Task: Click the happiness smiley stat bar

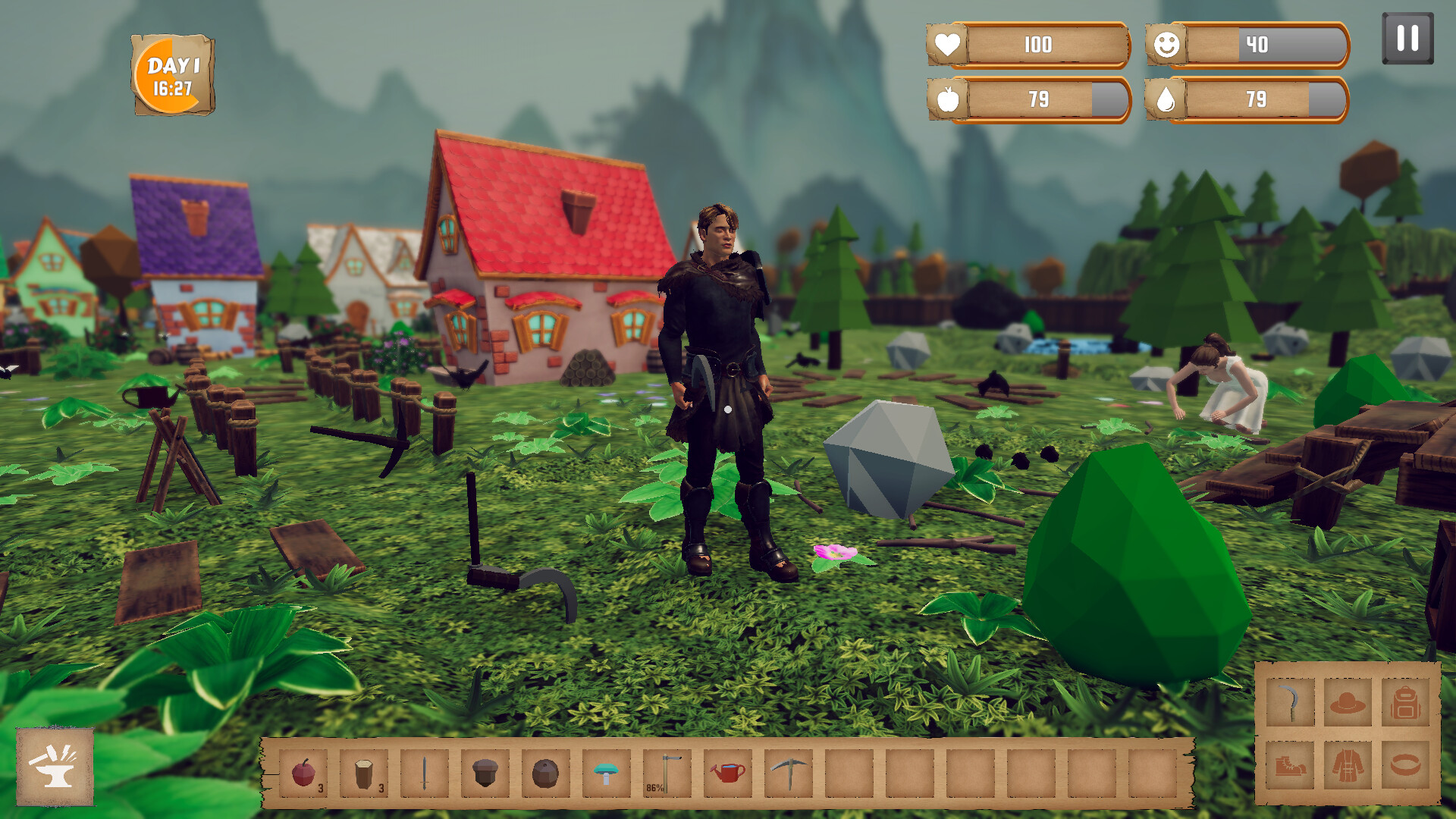Action: 1246,45
